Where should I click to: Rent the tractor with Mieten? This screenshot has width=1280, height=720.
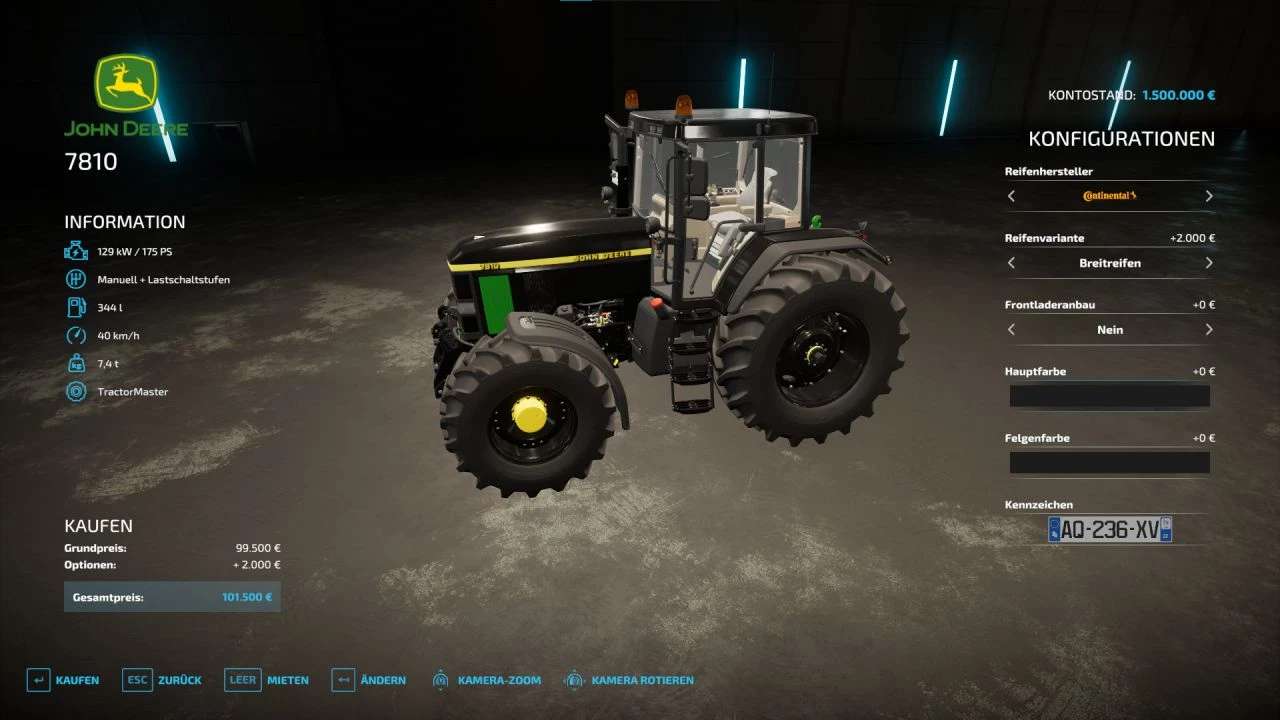click(x=267, y=680)
